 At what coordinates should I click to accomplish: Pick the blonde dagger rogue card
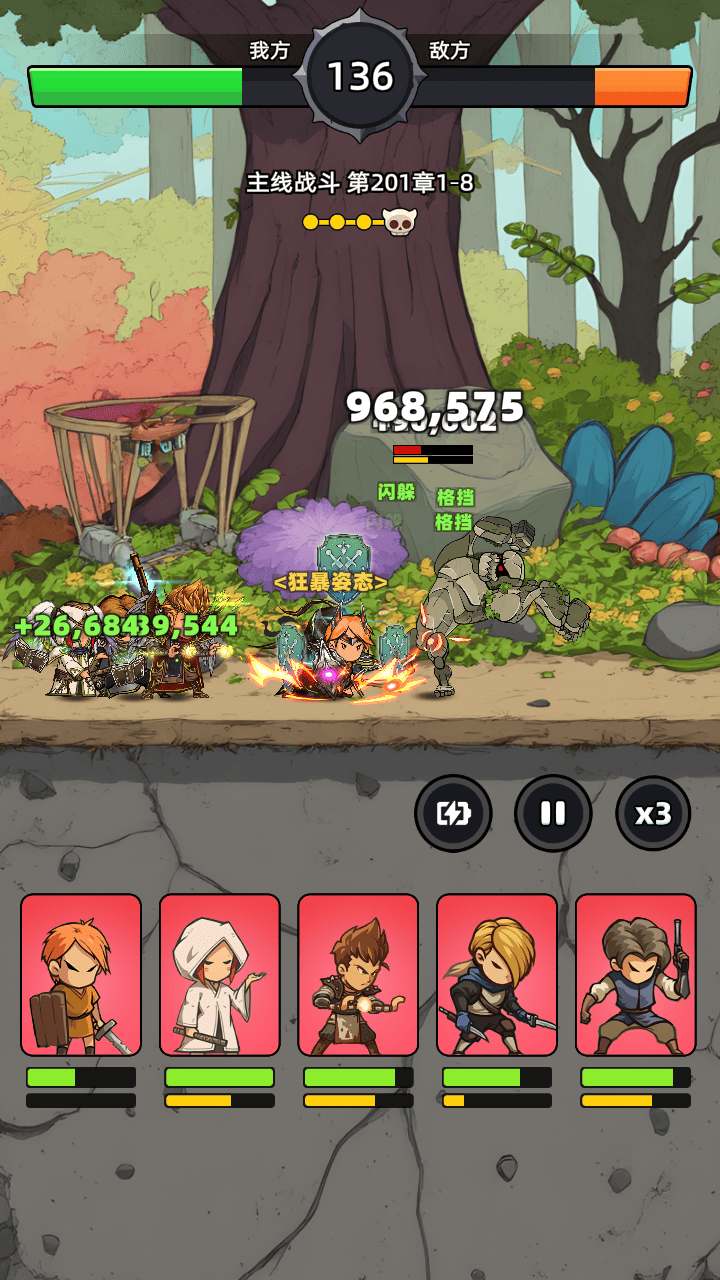click(x=496, y=975)
